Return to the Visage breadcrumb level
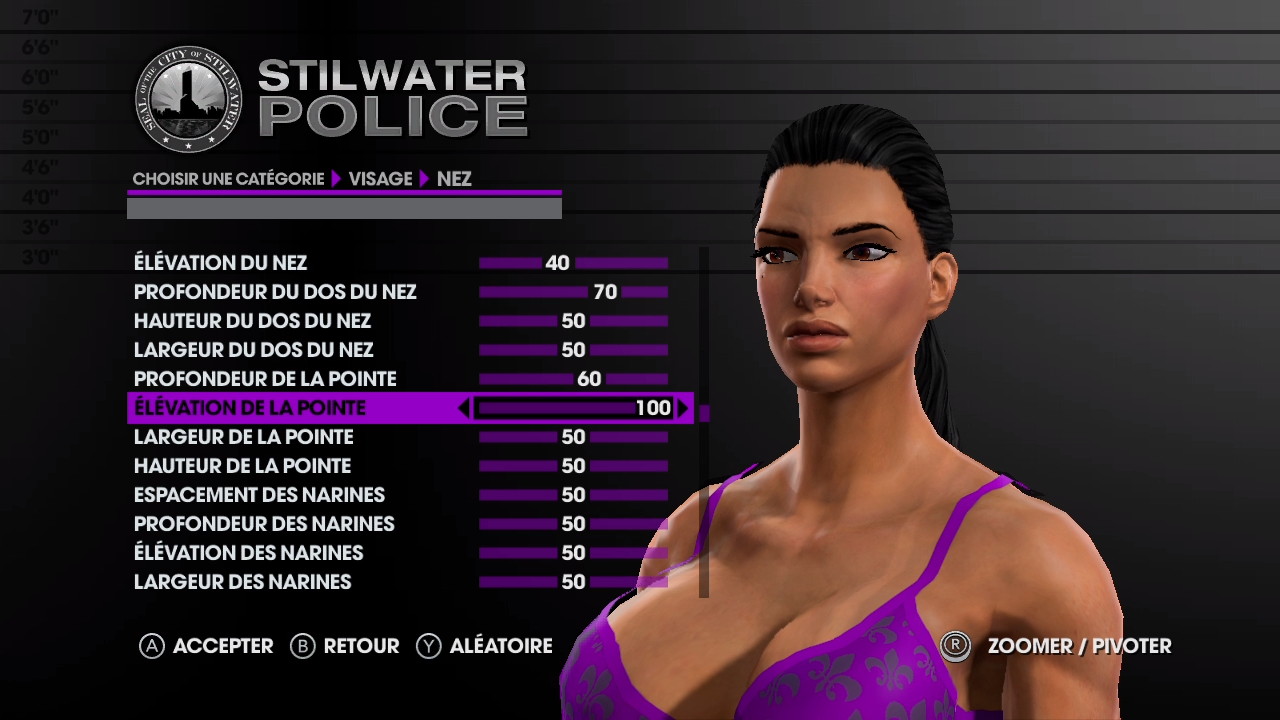1280x720 pixels. click(380, 179)
